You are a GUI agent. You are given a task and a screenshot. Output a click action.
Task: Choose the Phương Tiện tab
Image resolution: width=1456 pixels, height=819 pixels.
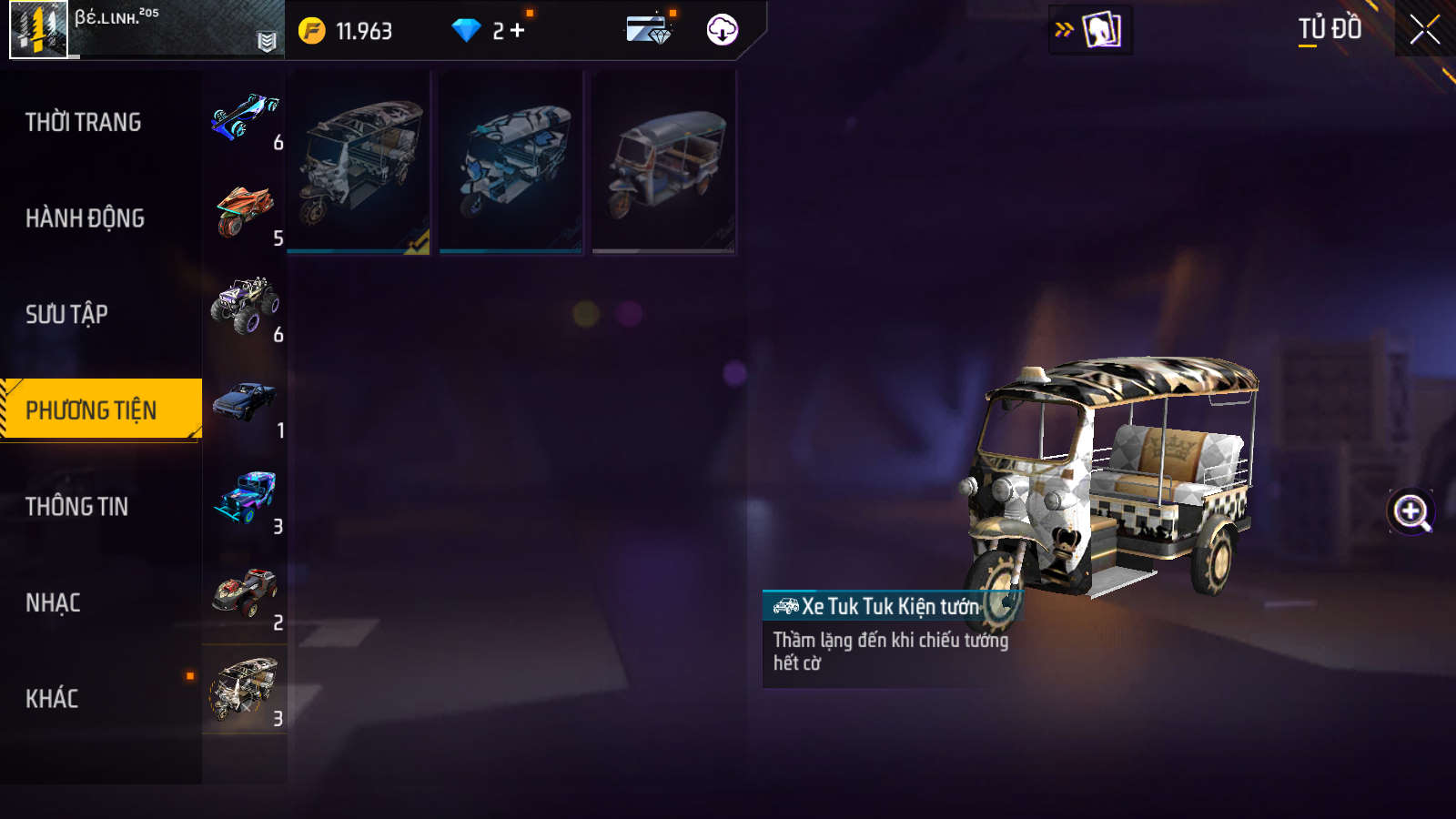click(91, 410)
